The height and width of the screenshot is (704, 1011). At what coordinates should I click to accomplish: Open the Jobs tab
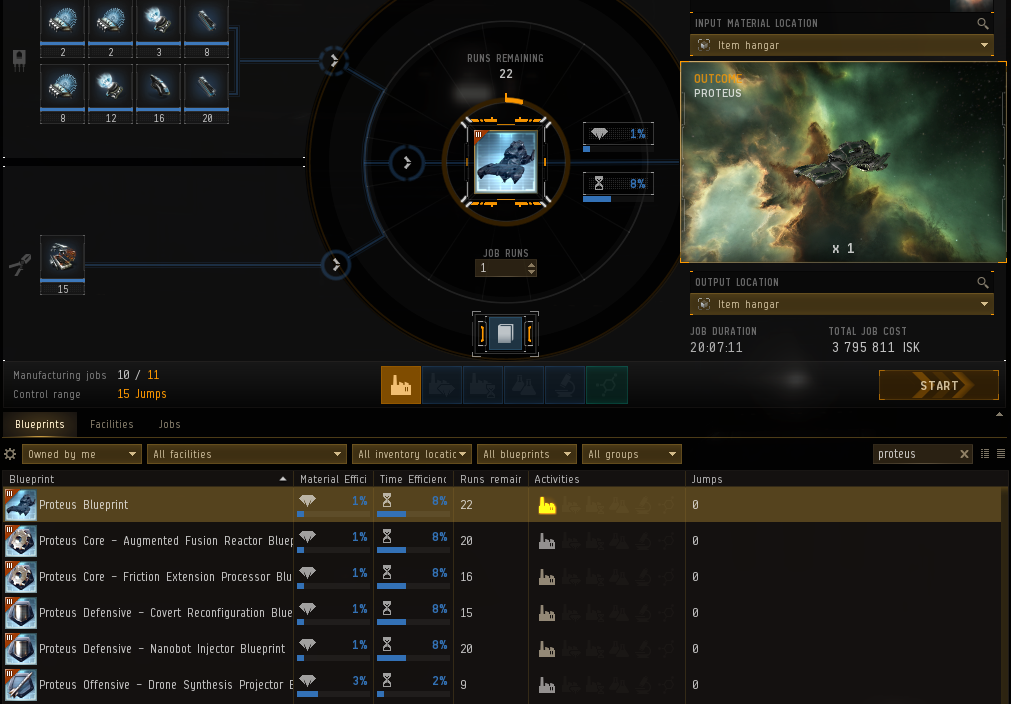[170, 424]
